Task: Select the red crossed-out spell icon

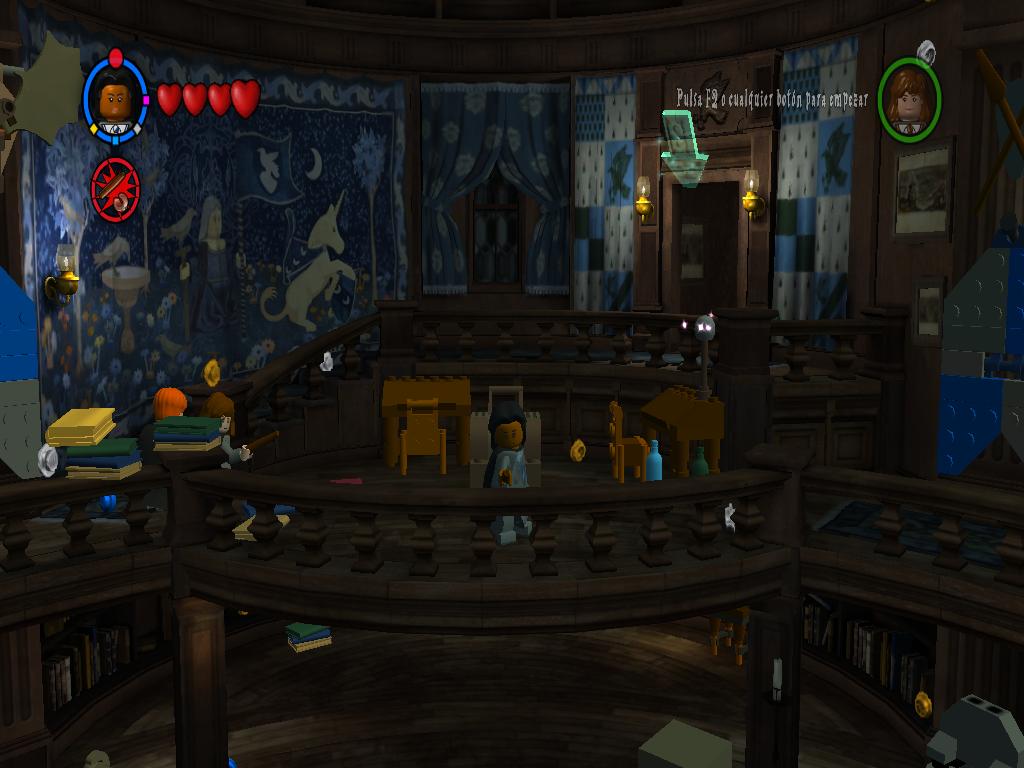Action: [x=114, y=187]
